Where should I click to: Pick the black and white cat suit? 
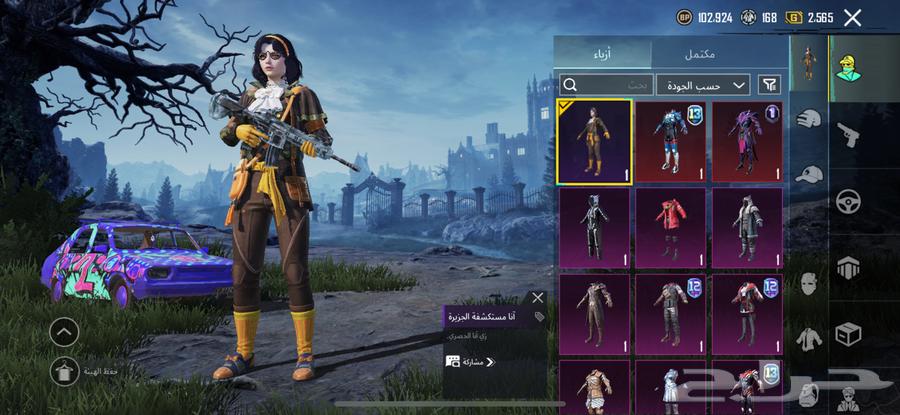pyautogui.click(x=594, y=227)
